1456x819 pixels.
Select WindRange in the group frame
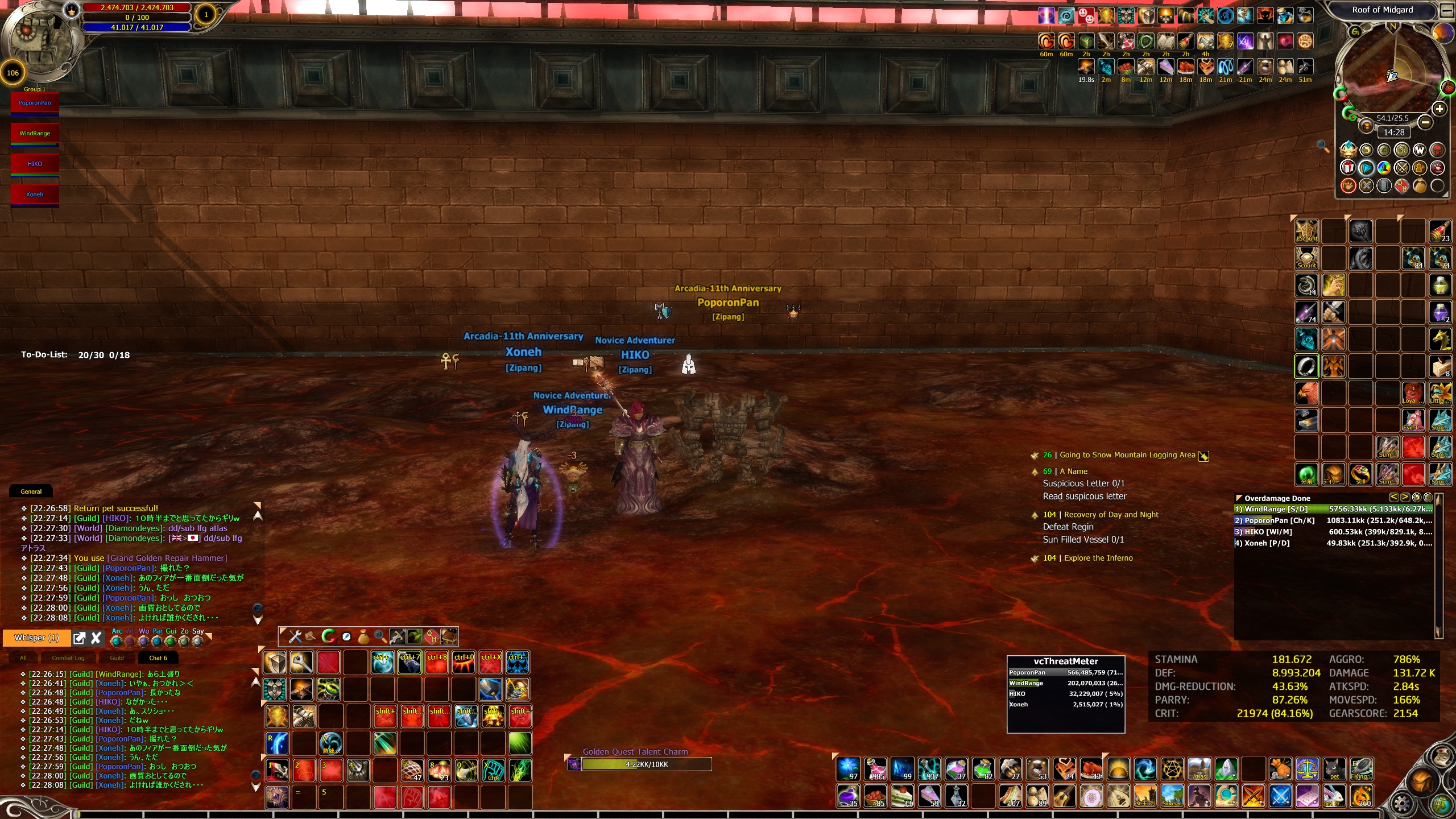click(x=35, y=134)
